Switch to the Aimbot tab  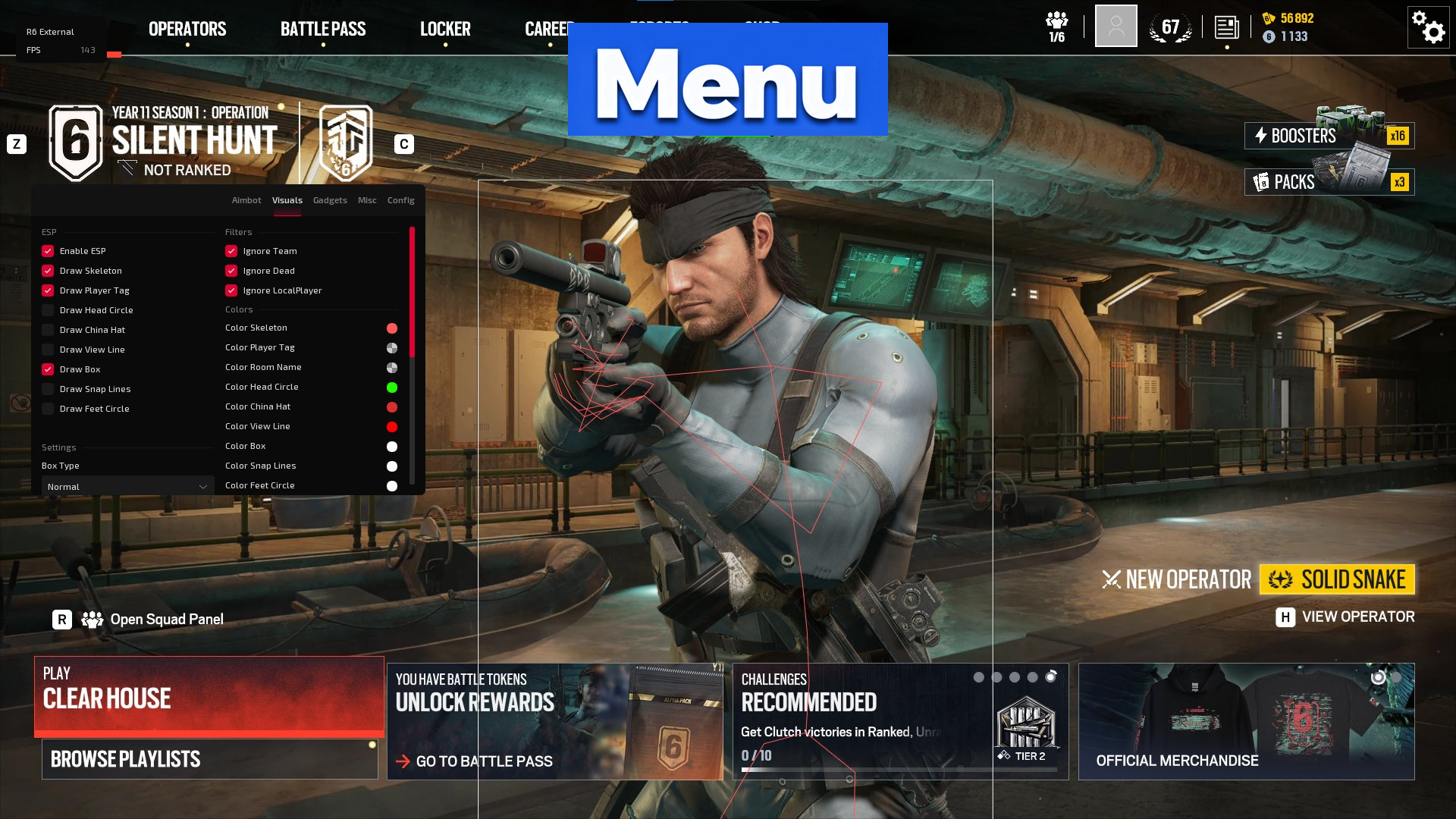click(x=246, y=200)
